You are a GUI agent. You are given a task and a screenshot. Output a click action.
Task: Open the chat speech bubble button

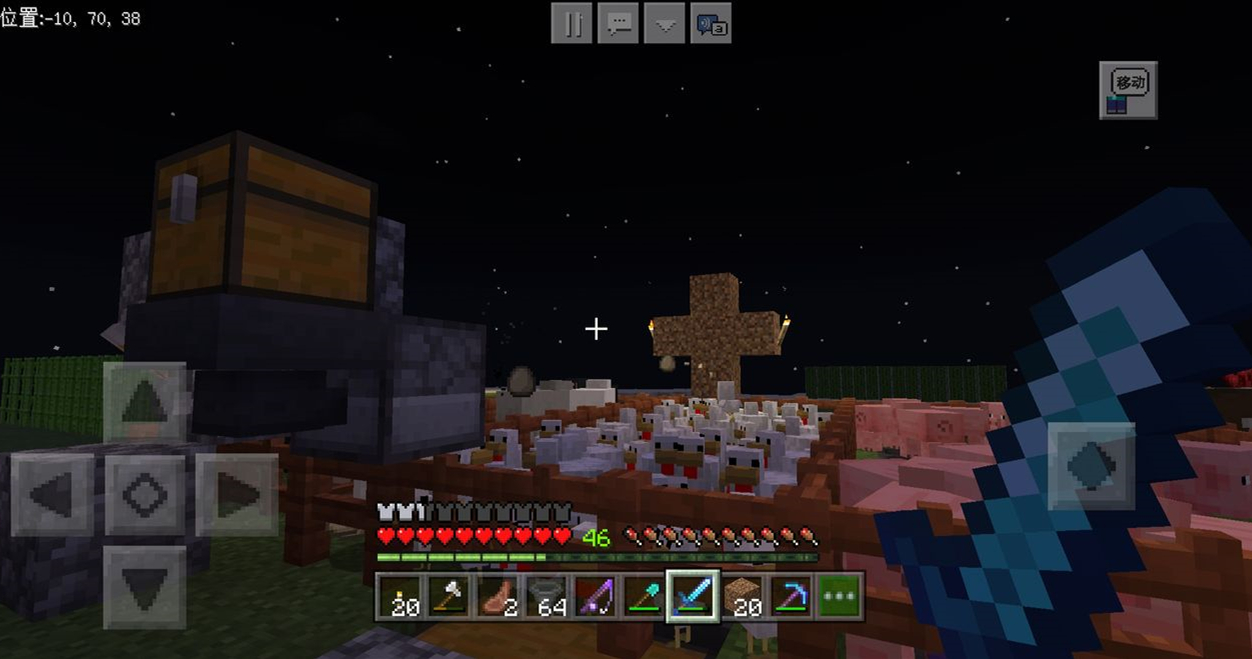pyautogui.click(x=619, y=24)
